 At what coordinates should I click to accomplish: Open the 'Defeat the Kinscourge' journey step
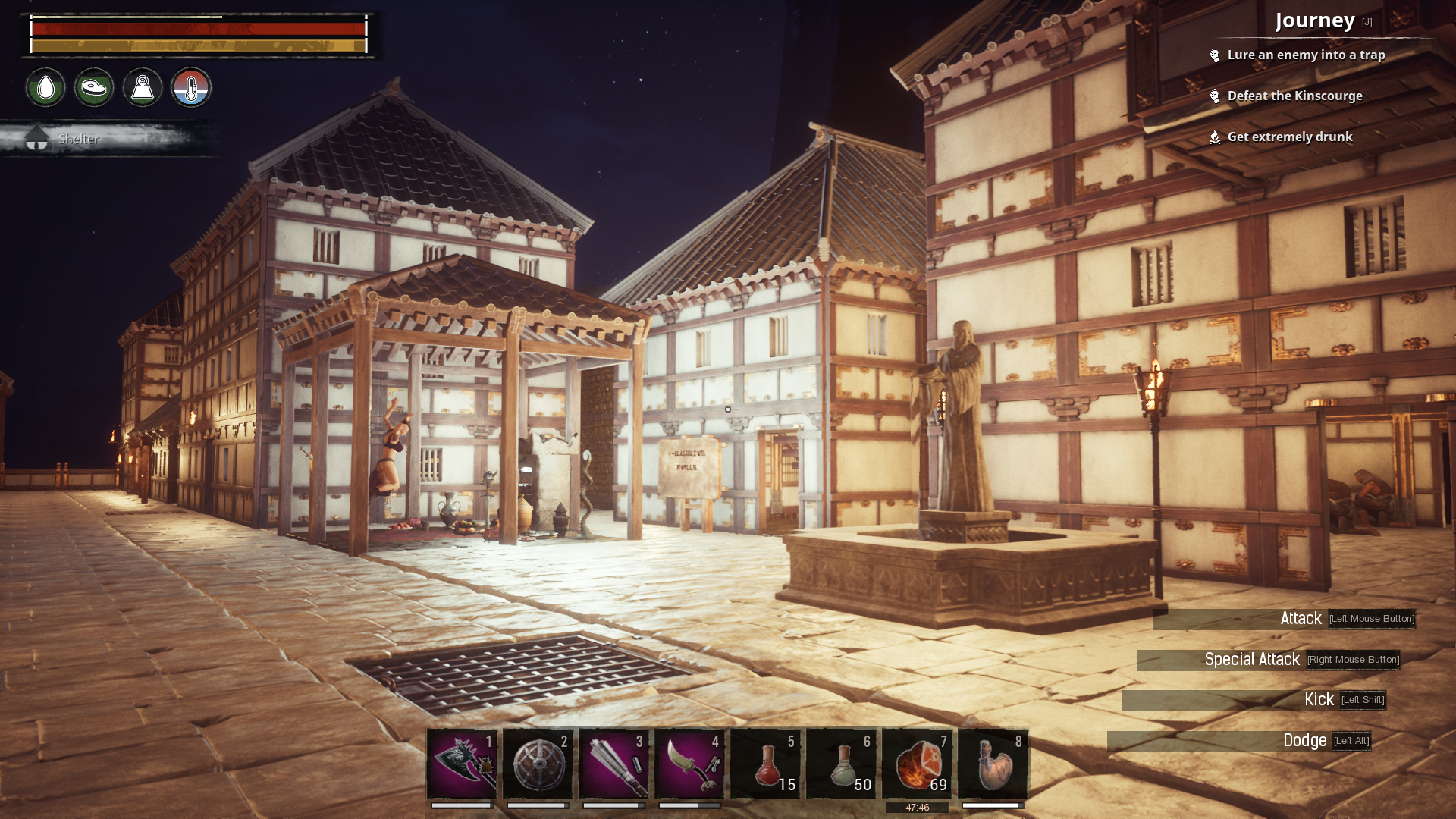[x=1295, y=96]
